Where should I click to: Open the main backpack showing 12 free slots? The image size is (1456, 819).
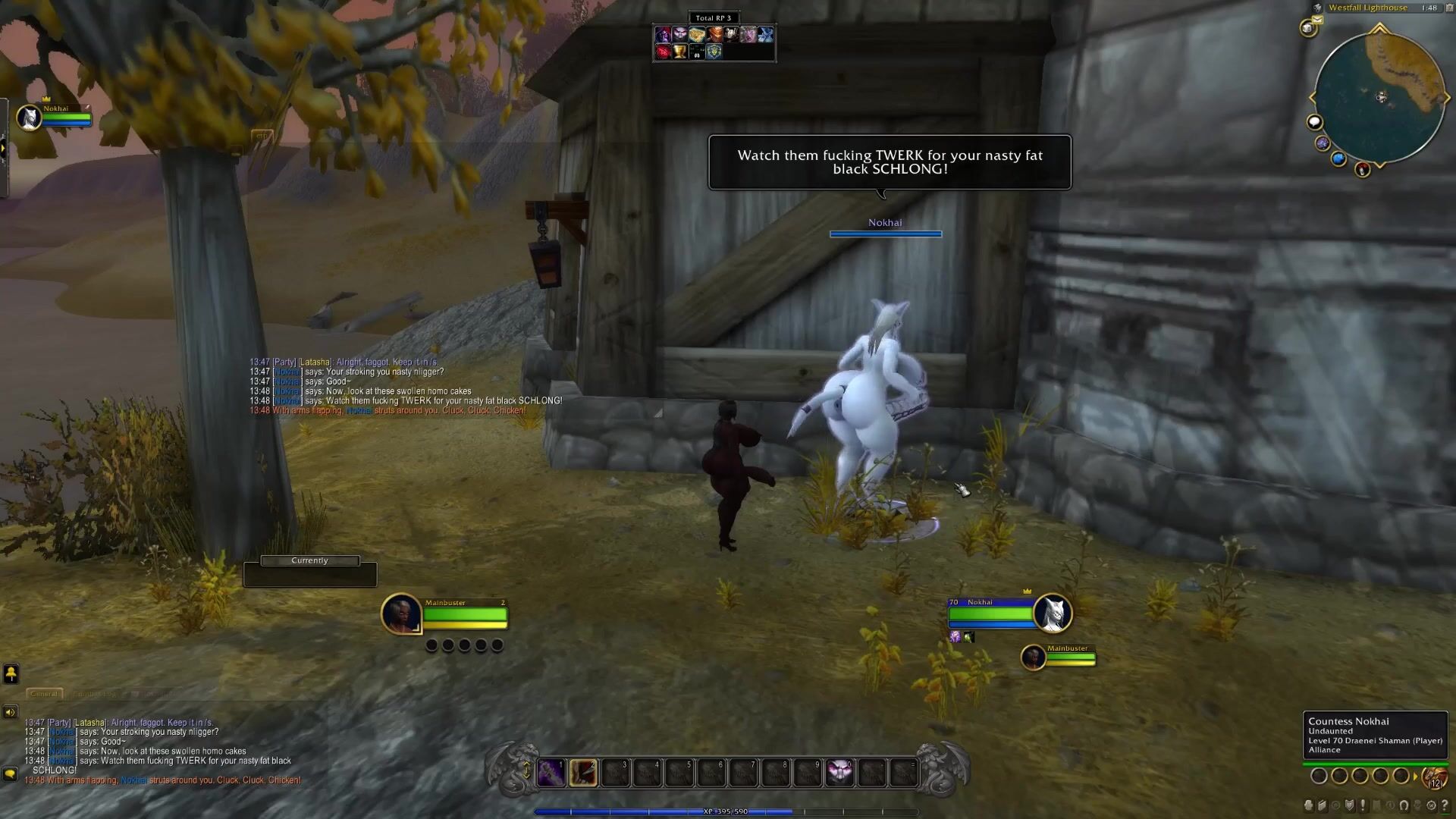[1433, 777]
